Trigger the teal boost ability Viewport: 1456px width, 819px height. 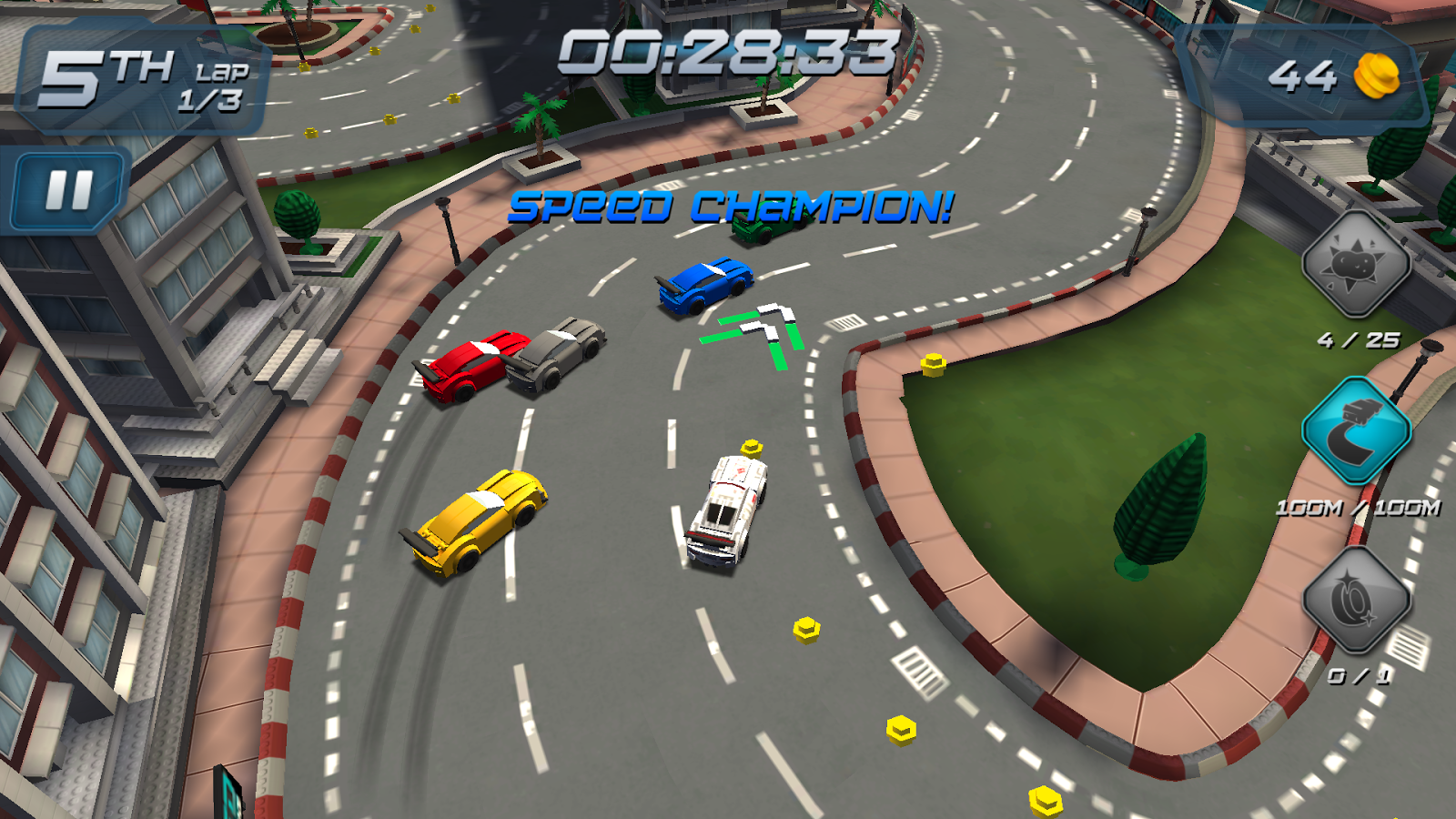click(1356, 430)
